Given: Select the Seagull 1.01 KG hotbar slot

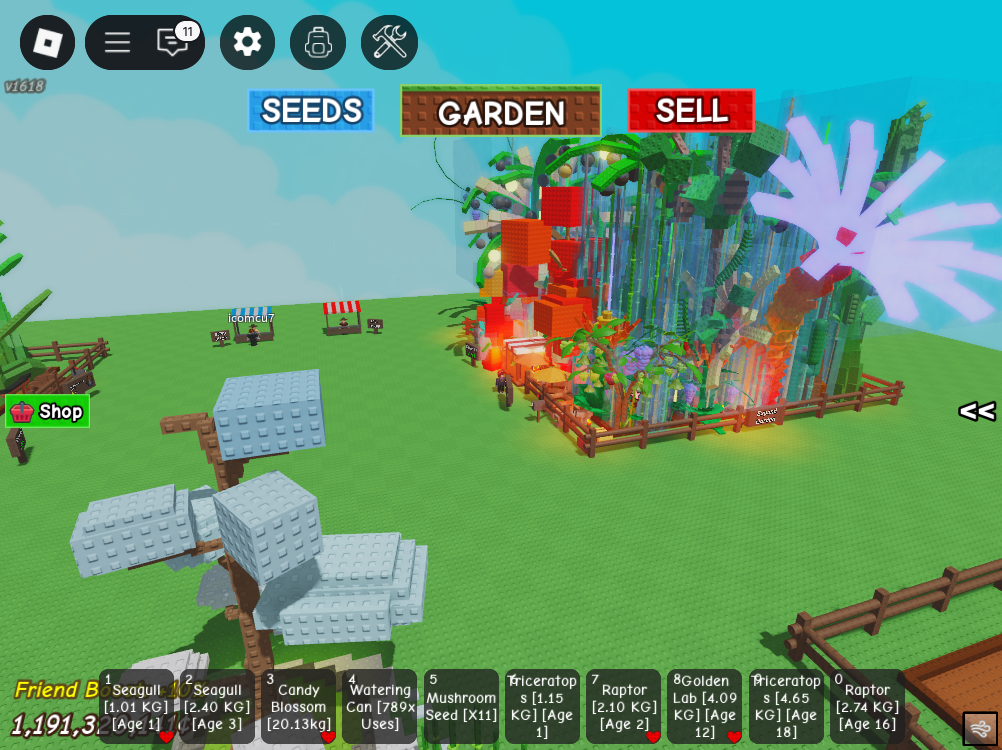Looking at the screenshot, I should click(136, 706).
